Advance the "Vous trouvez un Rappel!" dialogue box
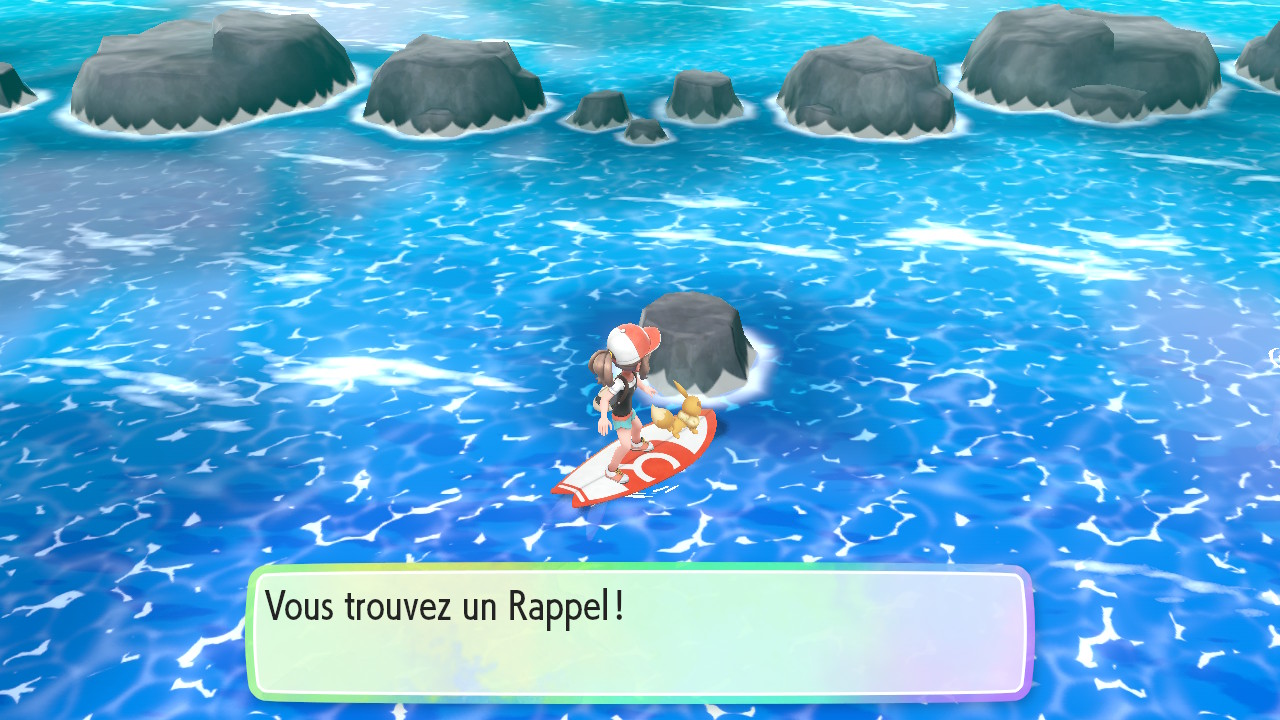This screenshot has height=720, width=1280. coord(640,632)
